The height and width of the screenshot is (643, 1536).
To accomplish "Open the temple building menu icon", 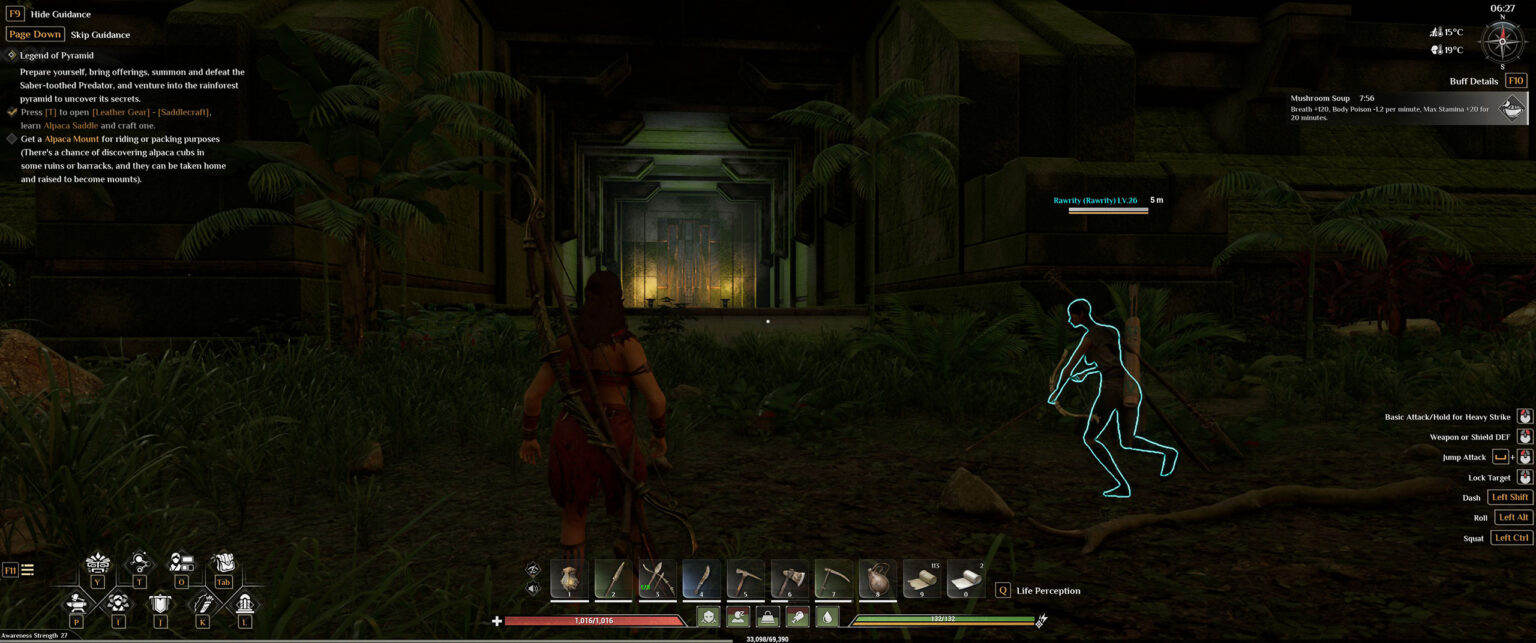I will pos(244,603).
